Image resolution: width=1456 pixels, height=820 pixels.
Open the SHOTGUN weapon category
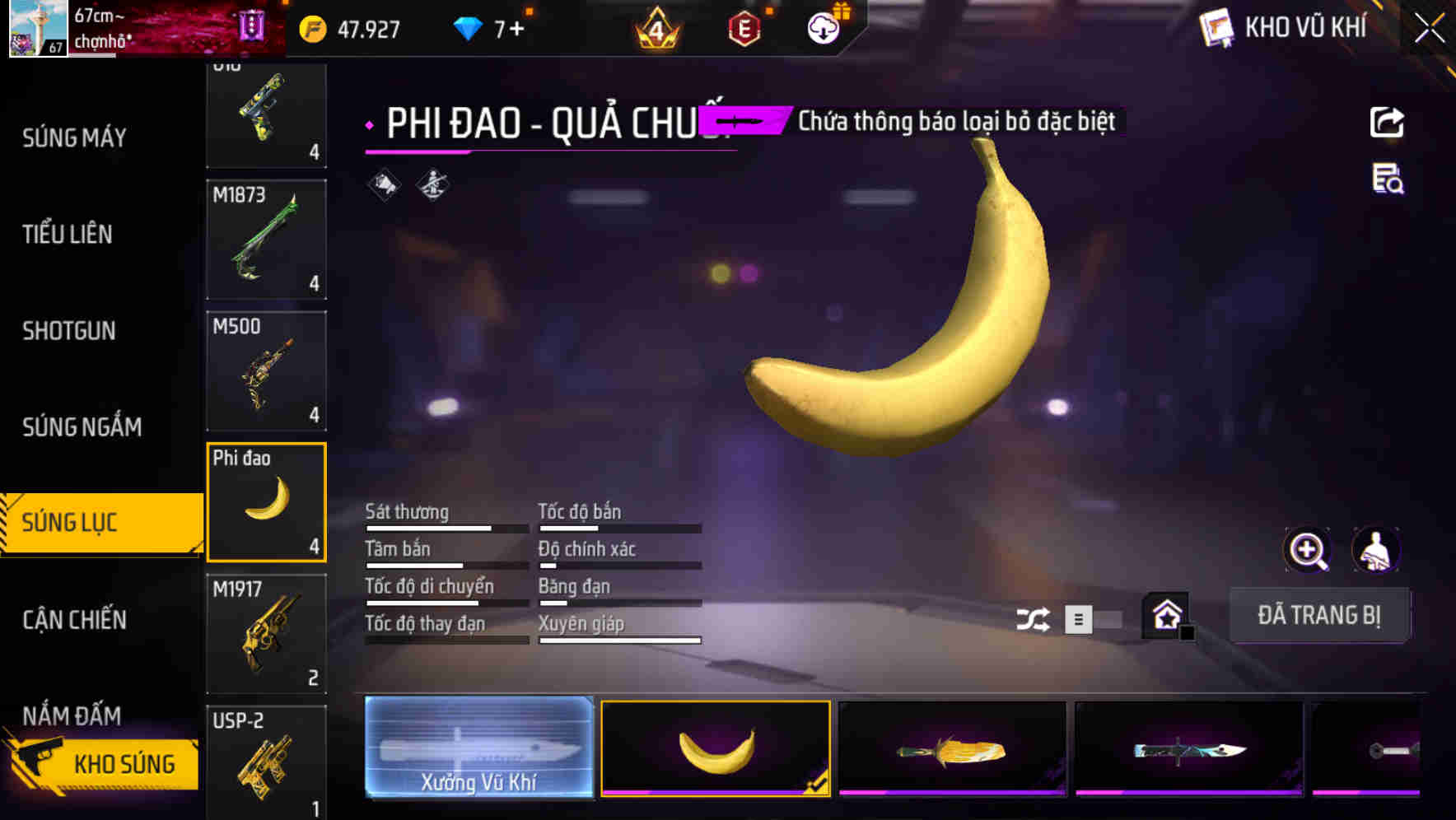pos(68,330)
